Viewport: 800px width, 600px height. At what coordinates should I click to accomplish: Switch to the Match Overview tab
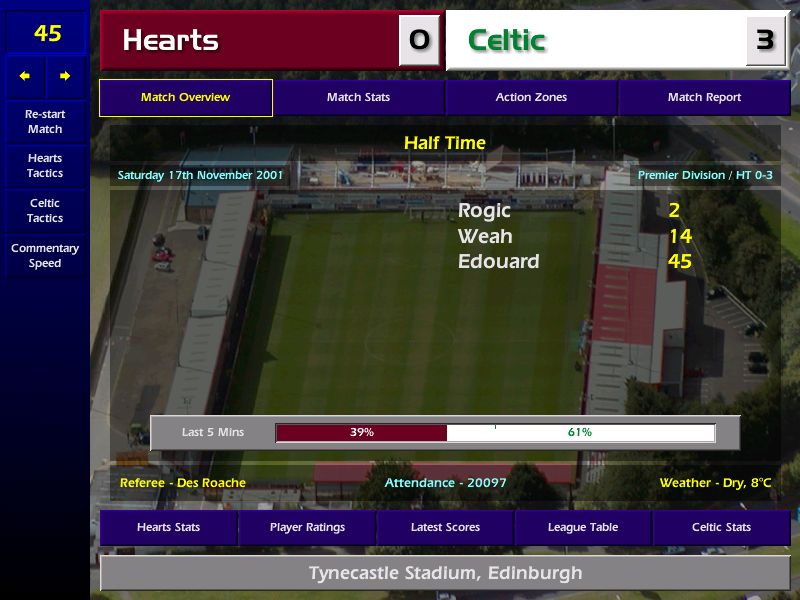[x=186, y=98]
